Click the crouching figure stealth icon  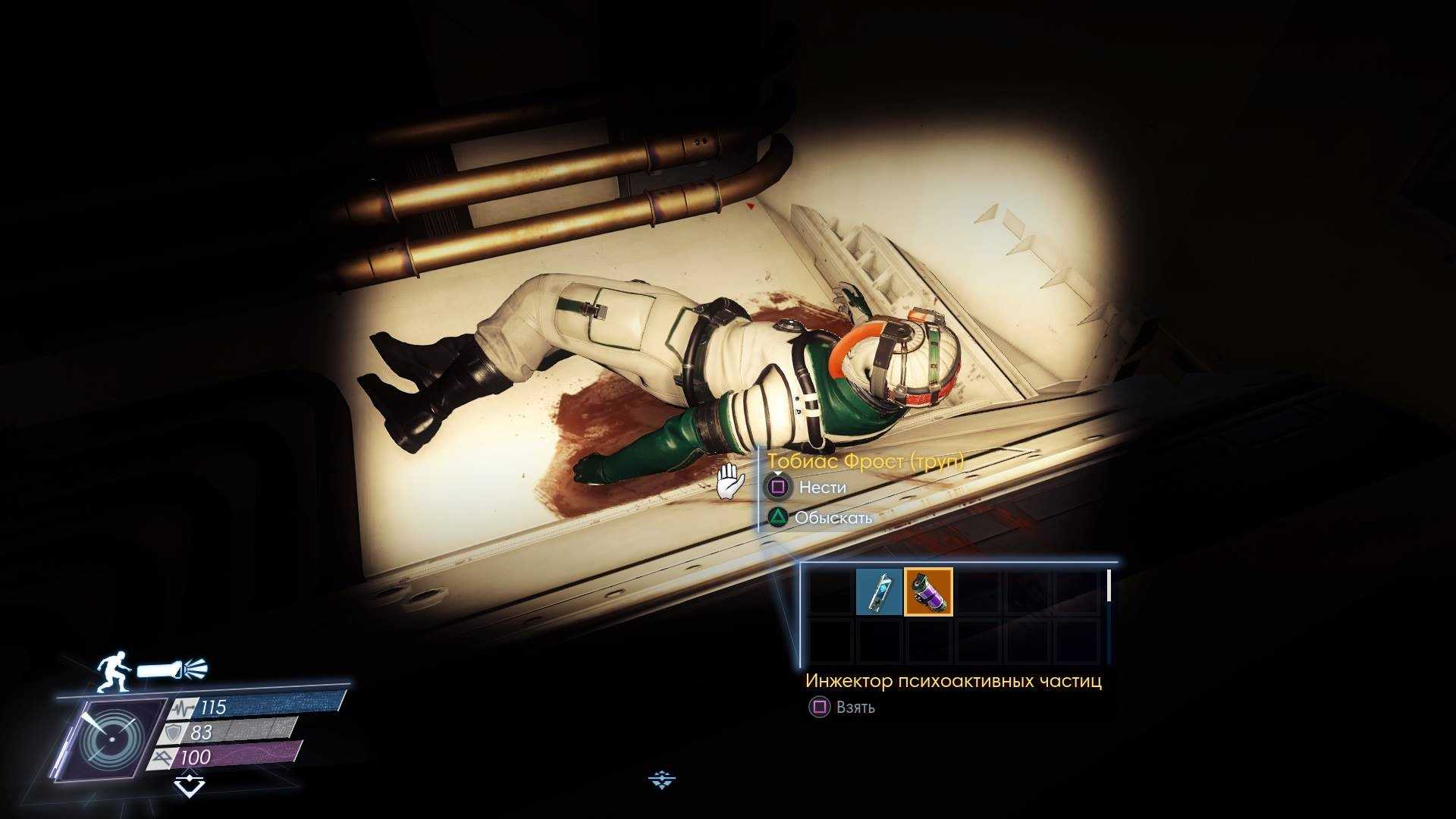113,672
